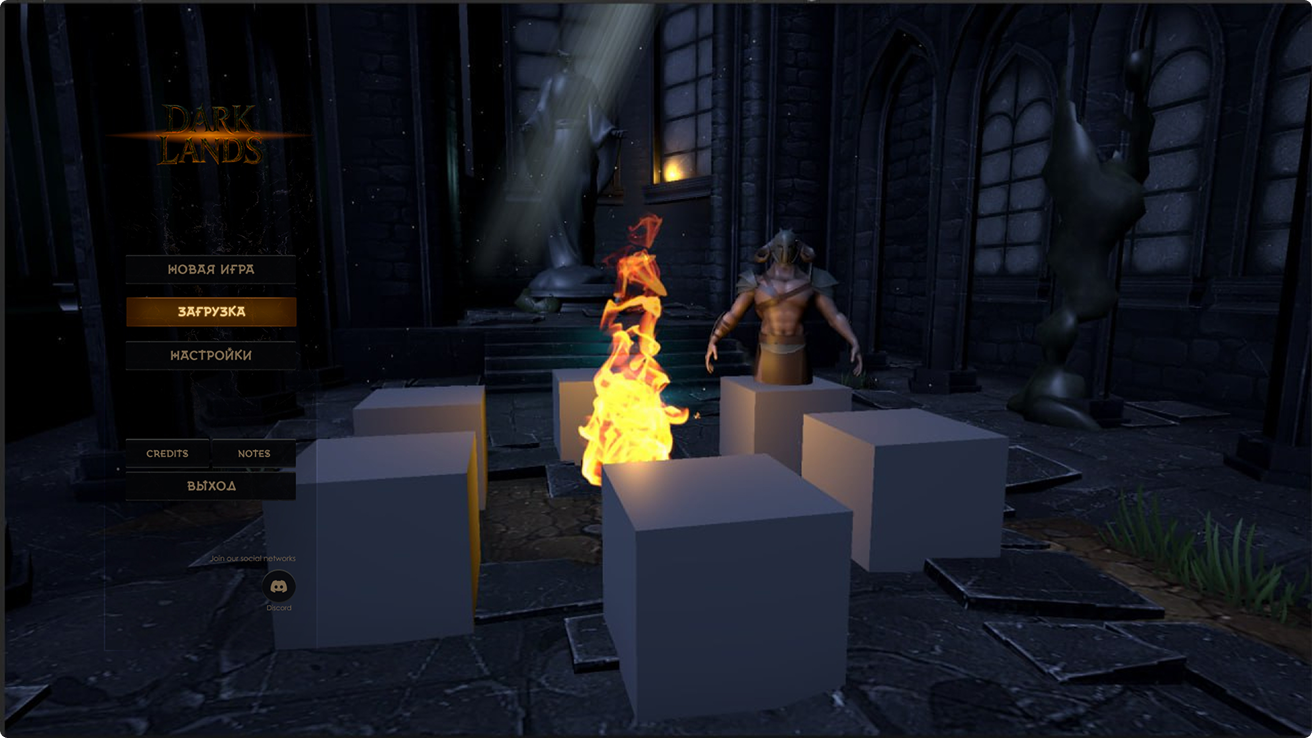
Task: Choose НОВАЯ ИГРА to start a new game
Action: point(211,268)
